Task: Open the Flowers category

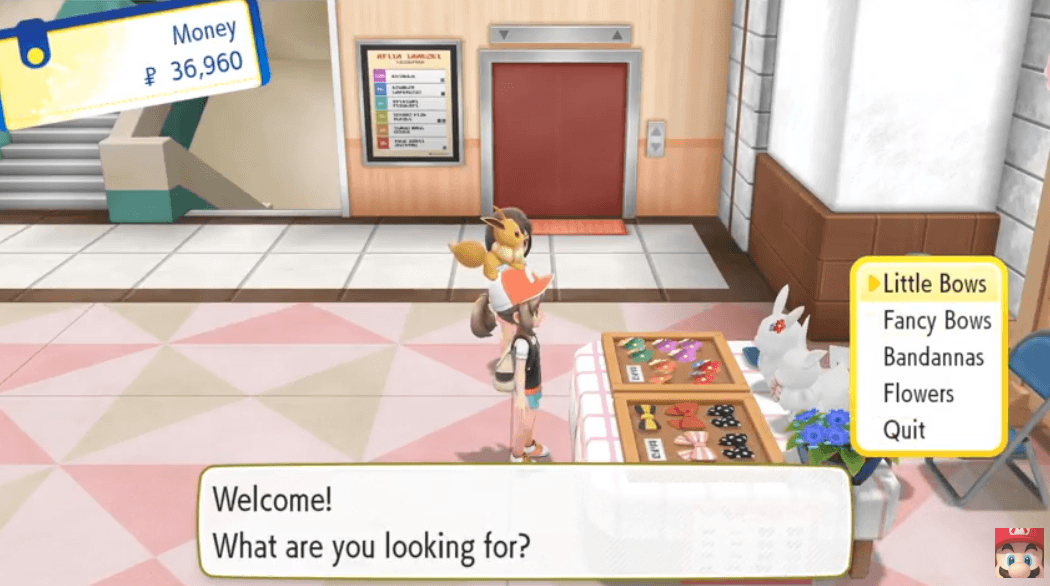Action: 918,394
